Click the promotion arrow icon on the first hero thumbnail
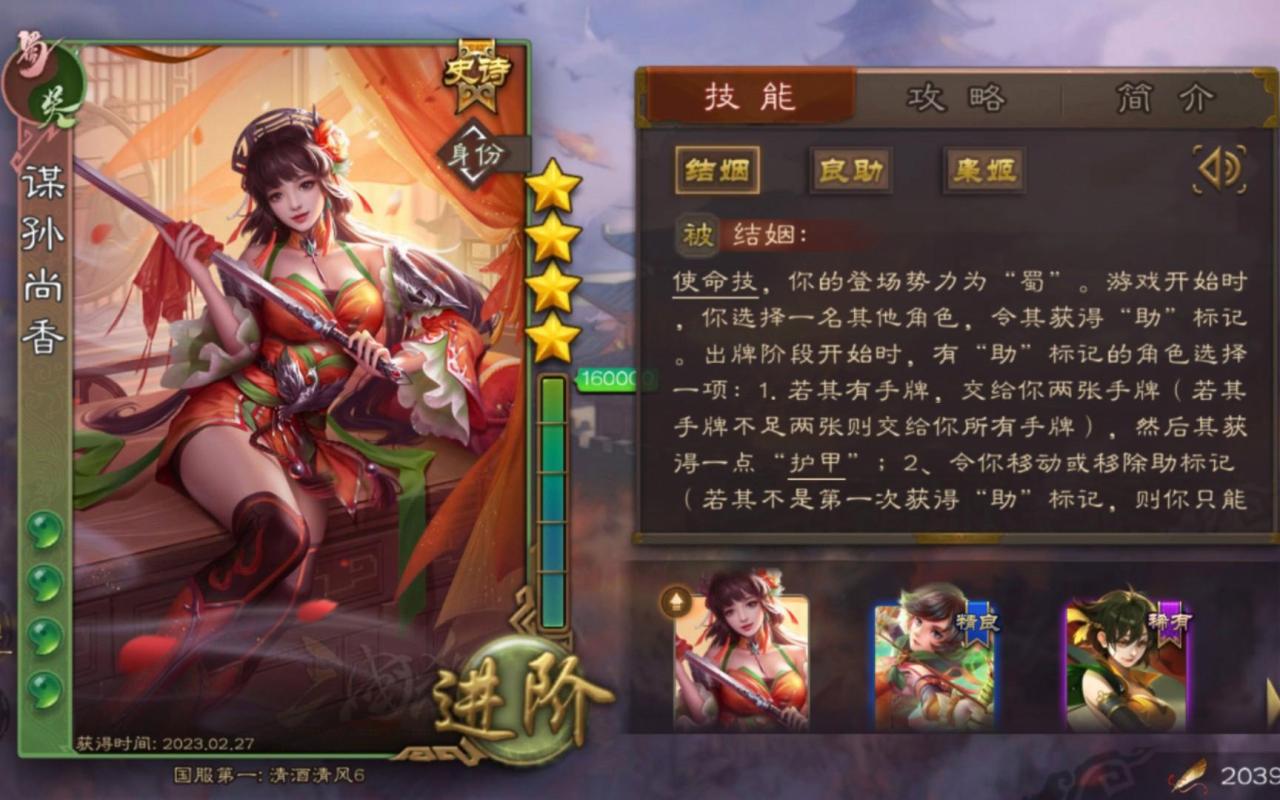1280x800 pixels. tap(673, 603)
